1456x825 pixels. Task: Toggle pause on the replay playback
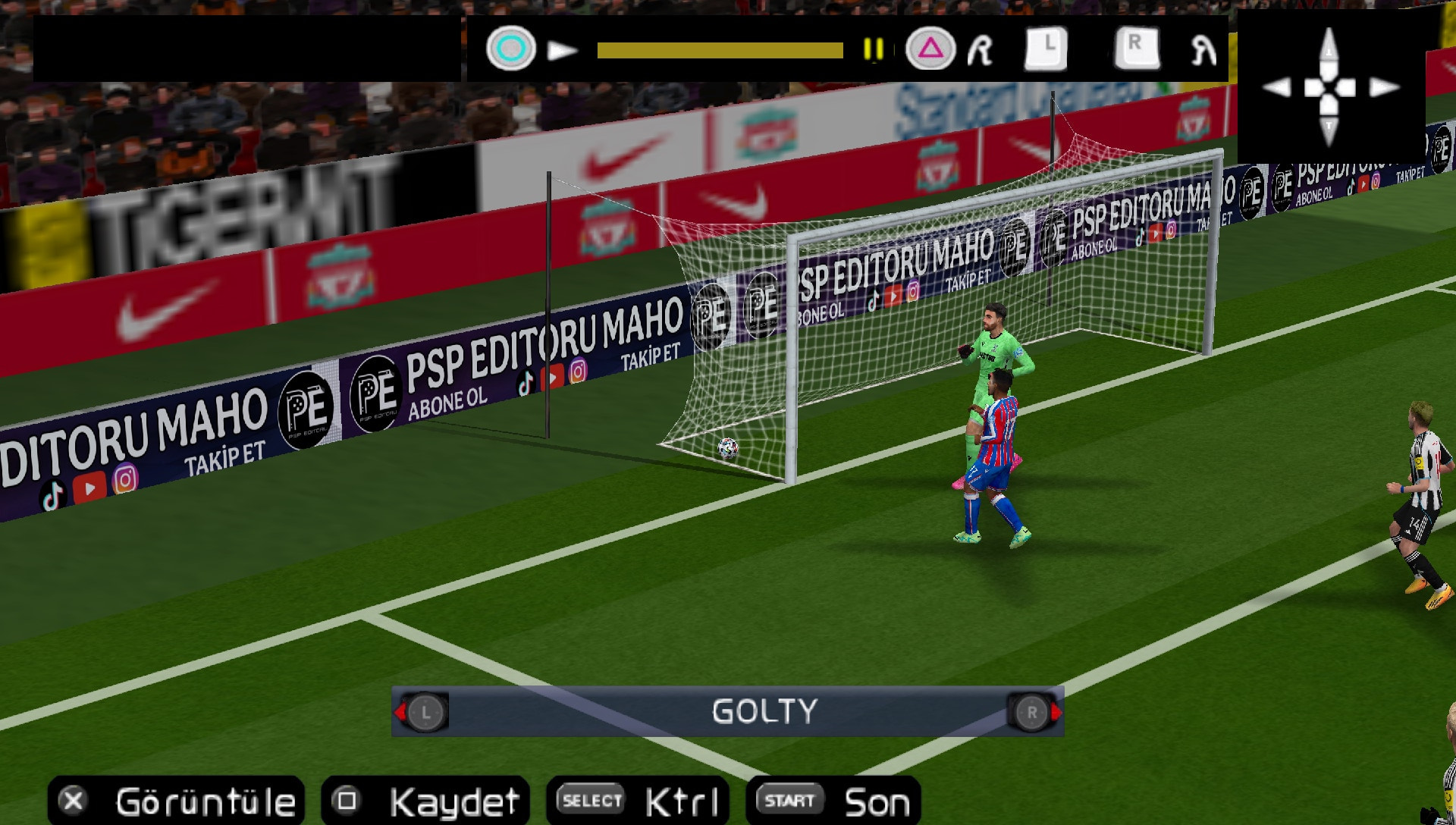click(x=872, y=50)
